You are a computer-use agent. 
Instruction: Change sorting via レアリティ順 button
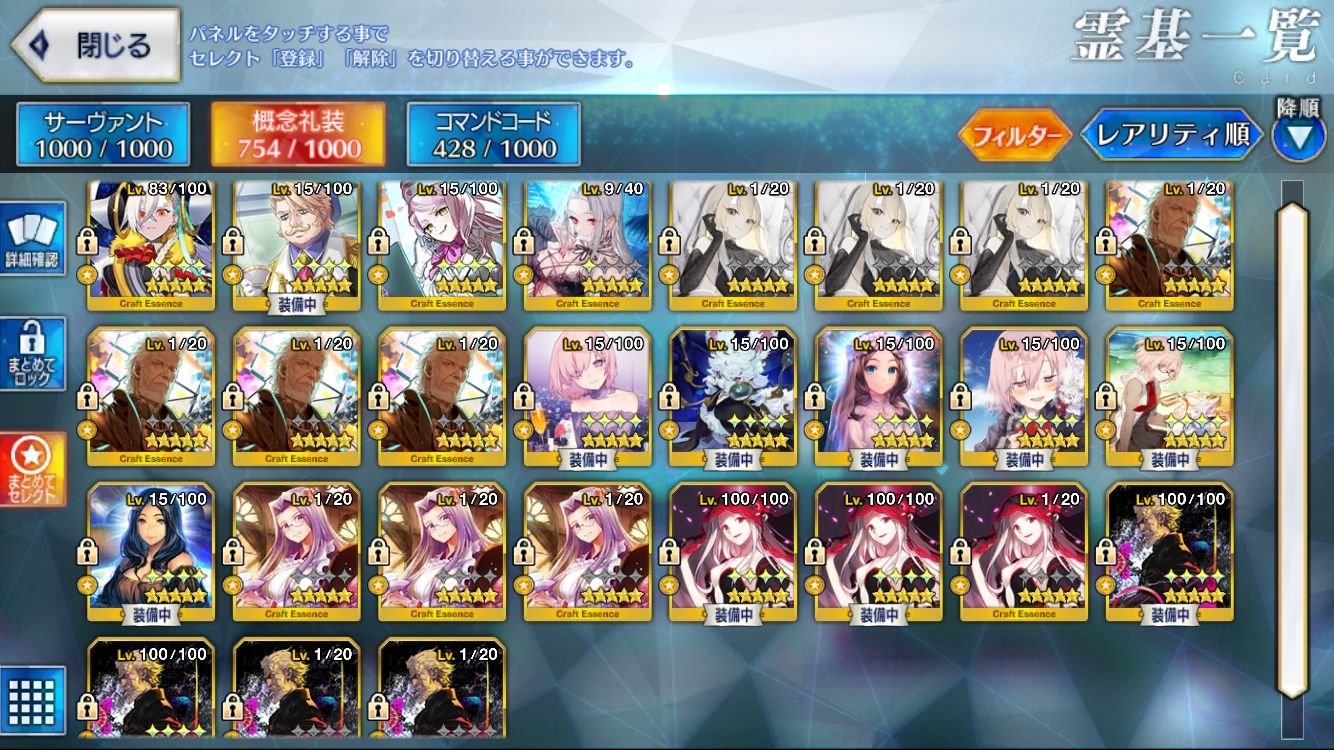pyautogui.click(x=1172, y=135)
